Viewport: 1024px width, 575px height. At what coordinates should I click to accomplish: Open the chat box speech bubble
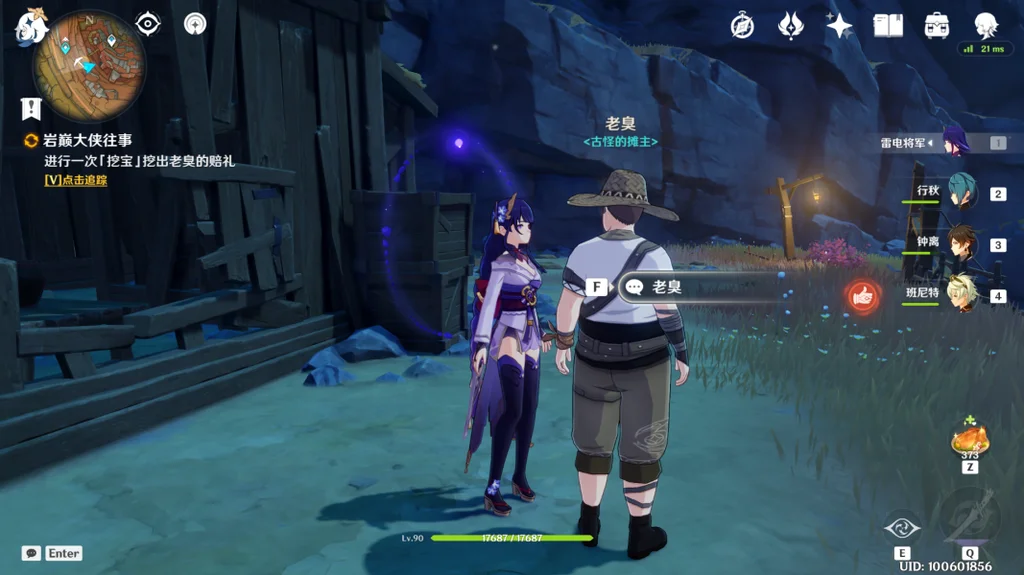click(x=31, y=553)
